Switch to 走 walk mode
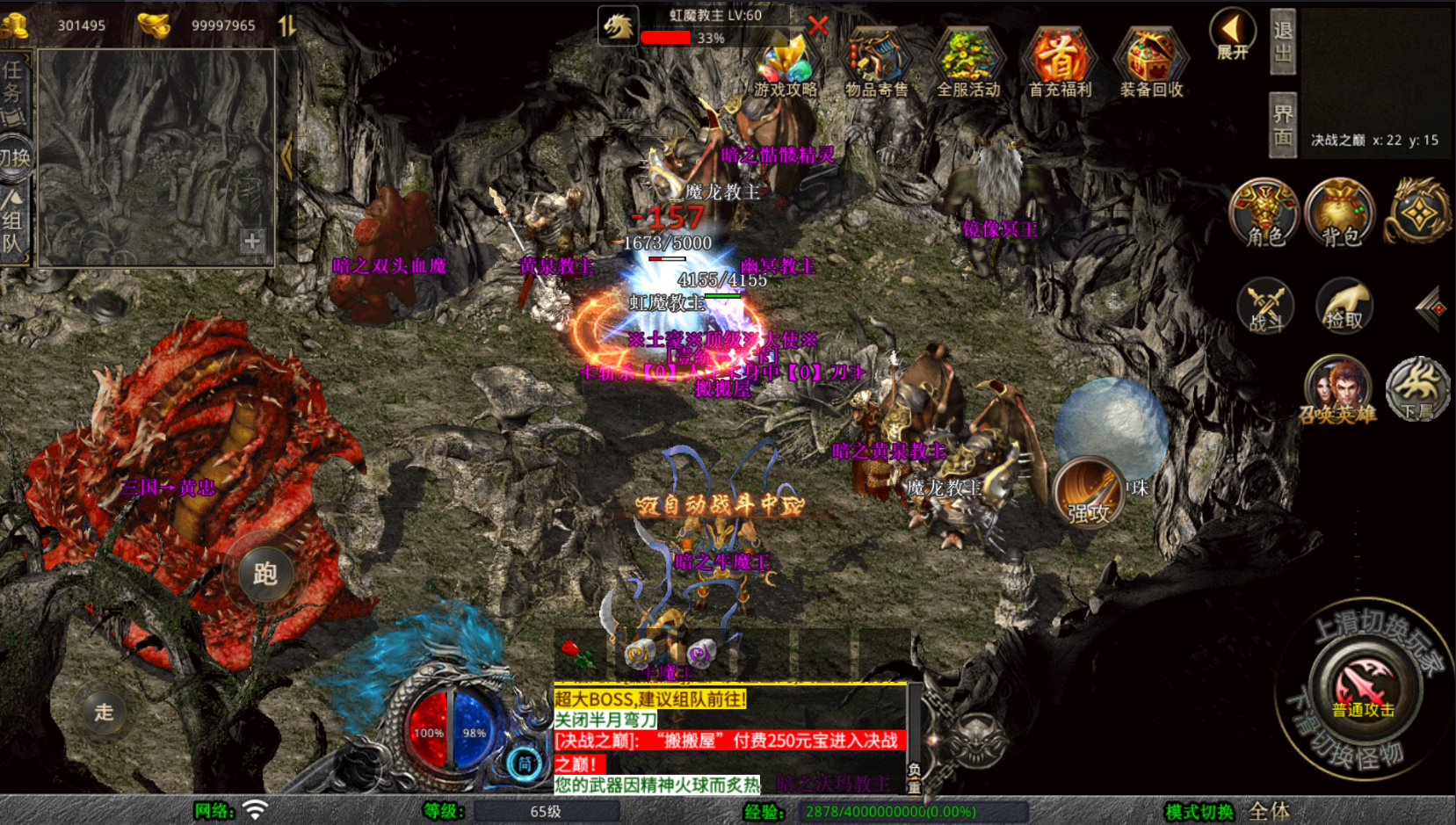 pos(104,712)
